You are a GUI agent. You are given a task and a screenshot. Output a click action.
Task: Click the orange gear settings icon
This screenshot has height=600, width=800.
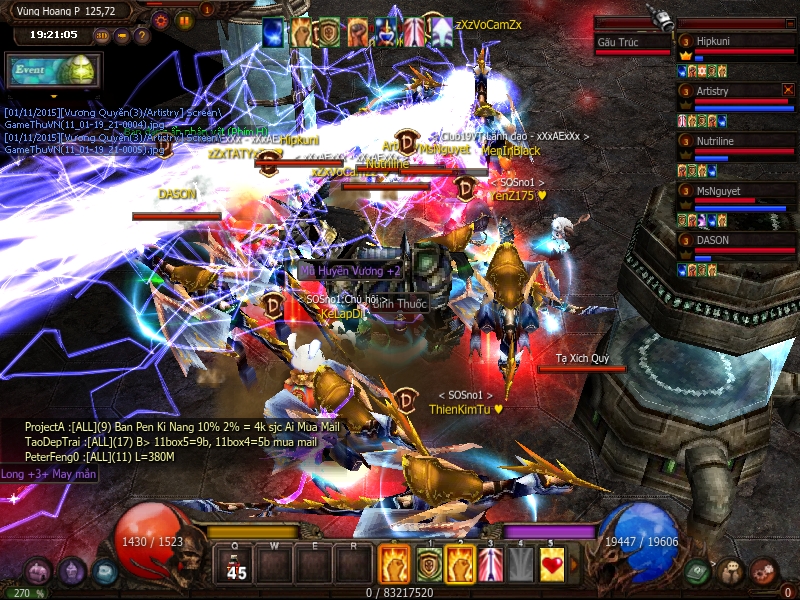click(160, 19)
